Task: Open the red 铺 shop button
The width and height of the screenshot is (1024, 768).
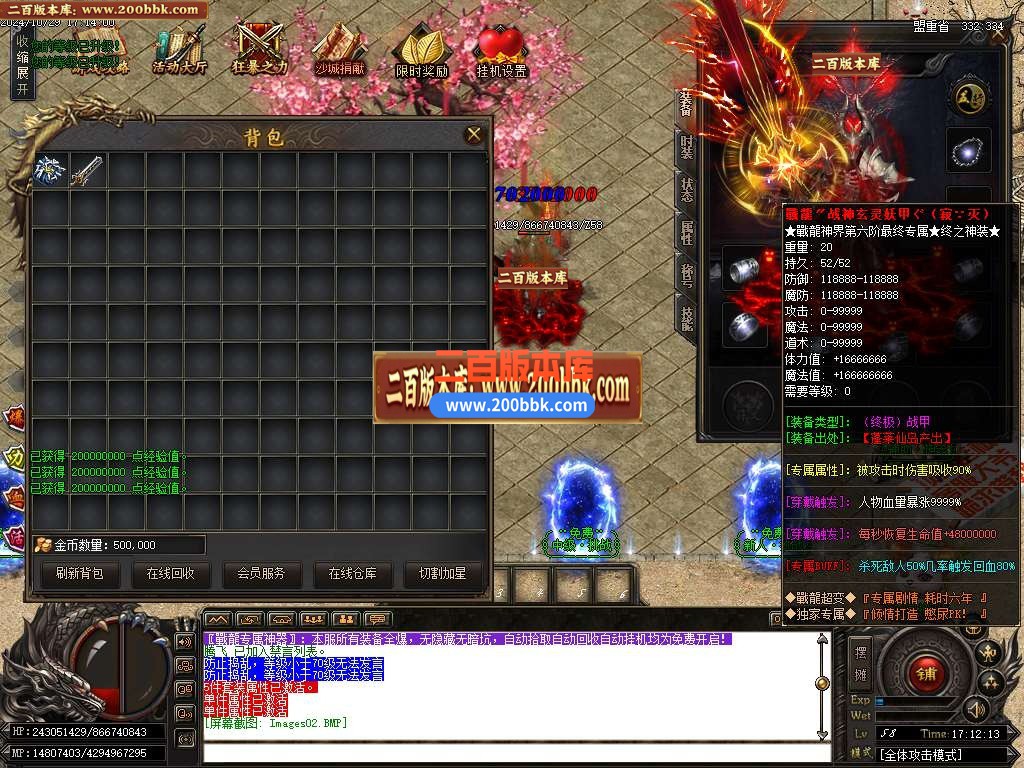Action: [x=926, y=674]
